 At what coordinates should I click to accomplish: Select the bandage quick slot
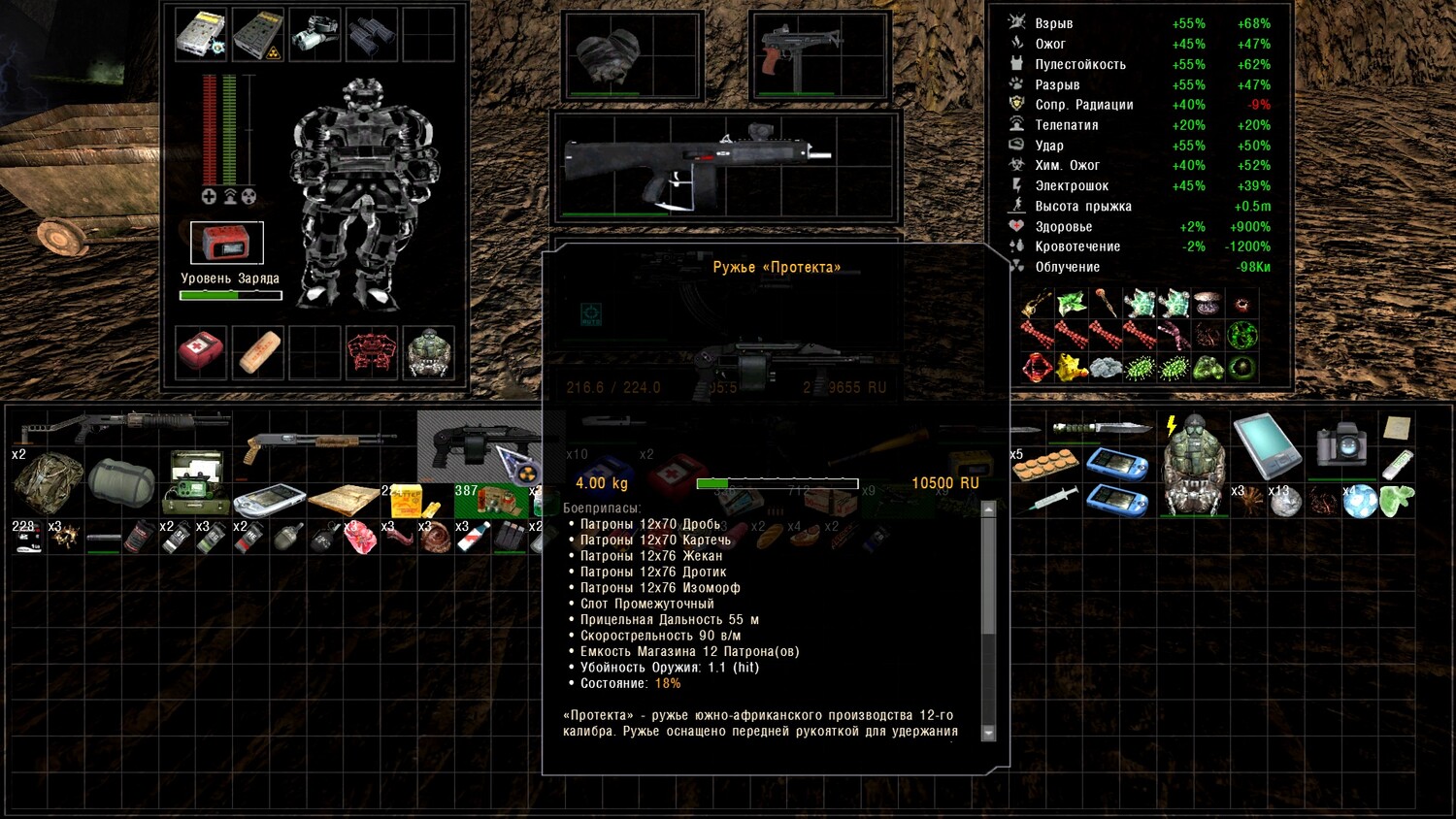click(258, 351)
